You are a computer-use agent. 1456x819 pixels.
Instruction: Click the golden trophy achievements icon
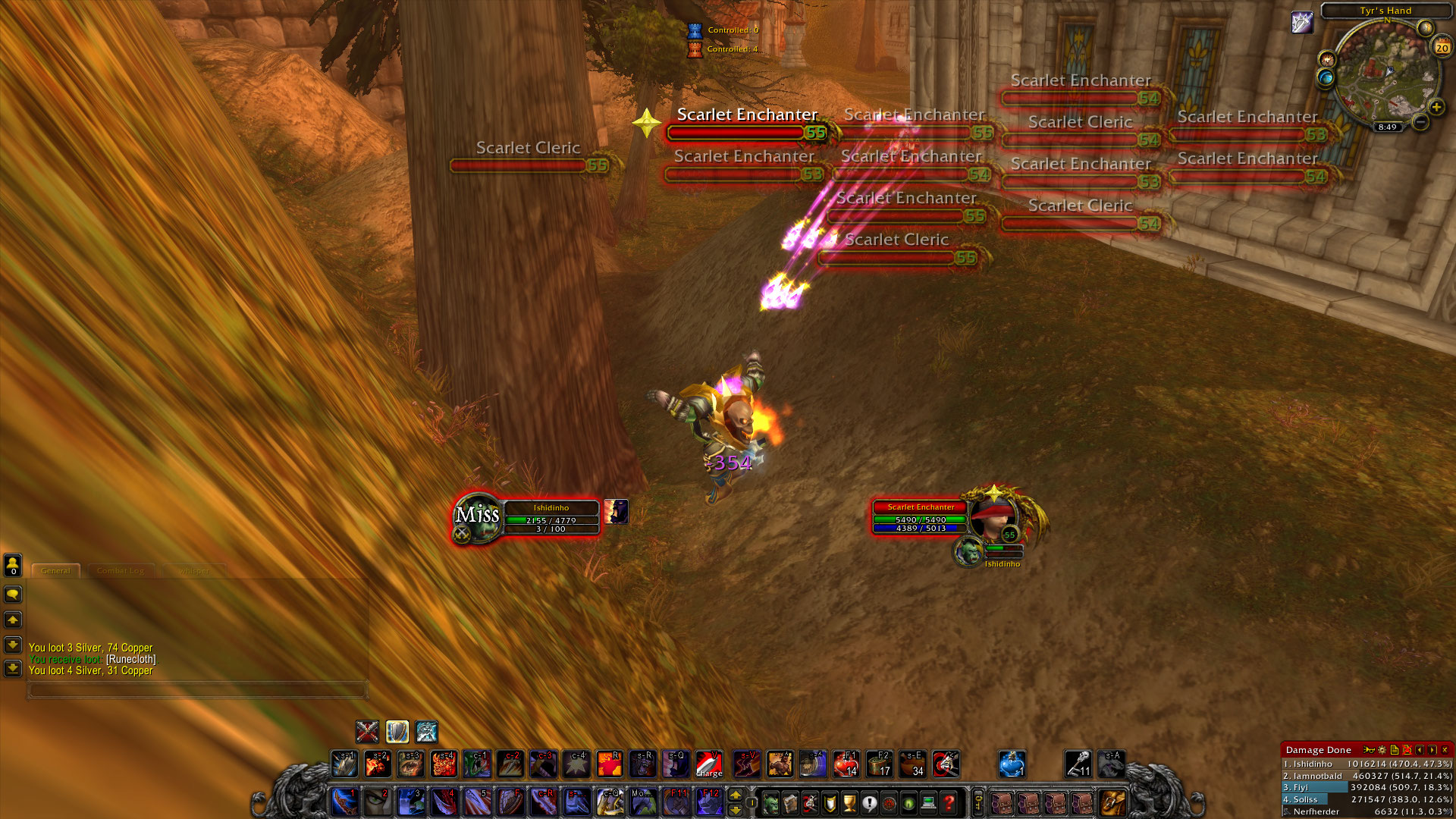851,804
